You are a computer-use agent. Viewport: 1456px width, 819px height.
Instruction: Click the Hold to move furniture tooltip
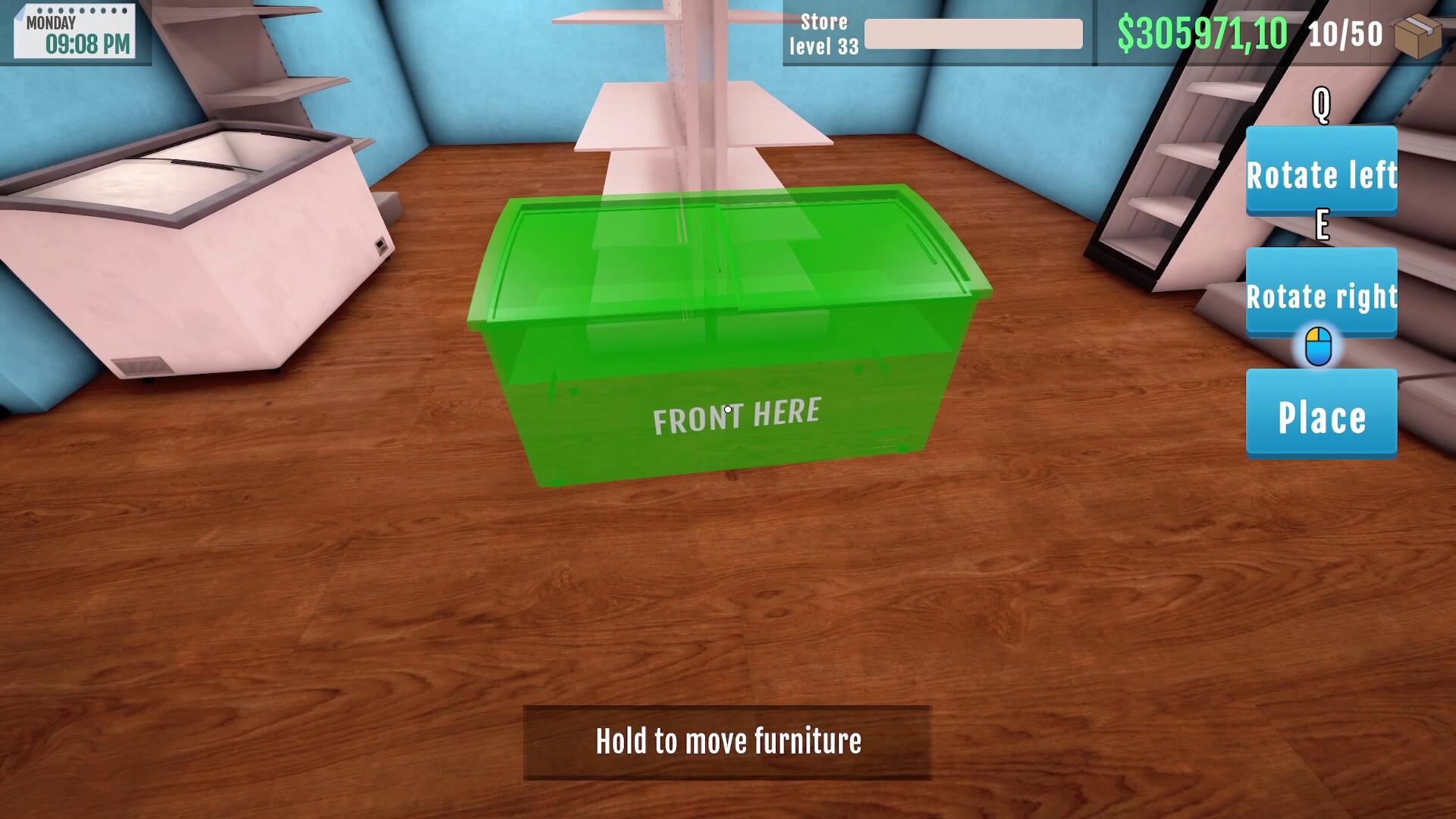coord(728,742)
